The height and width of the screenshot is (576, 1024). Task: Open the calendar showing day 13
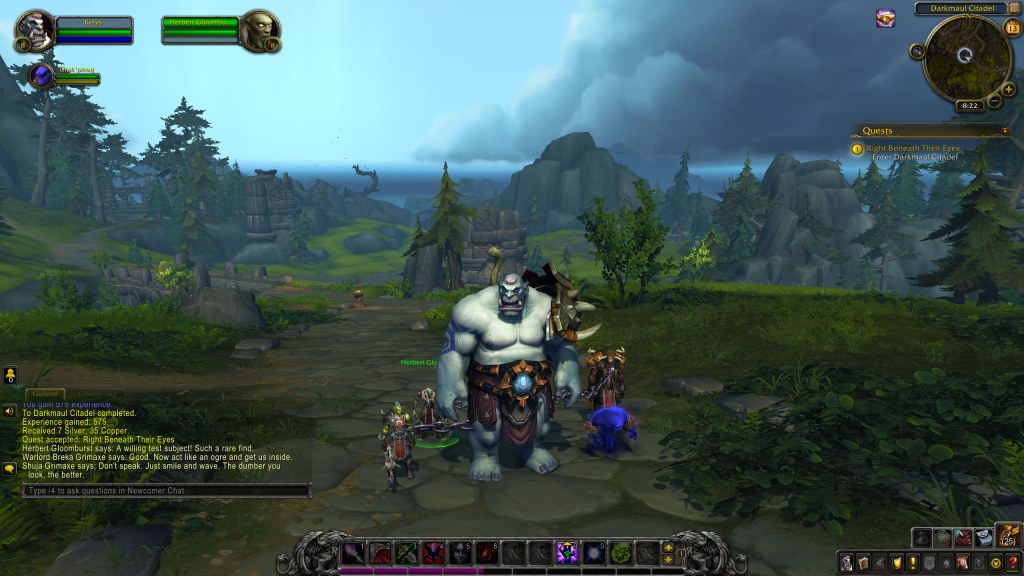[1011, 27]
